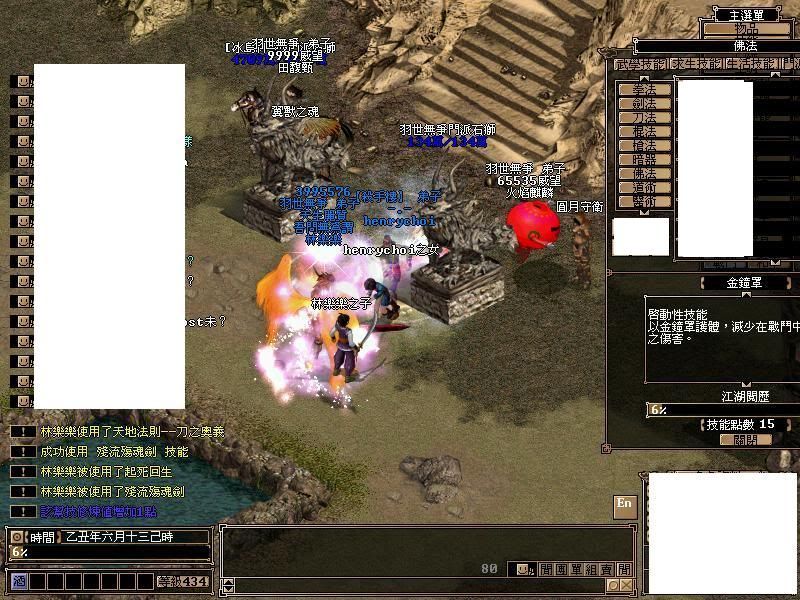Select the 暗器 skill category
This screenshot has height=600, width=800.
pos(645,159)
